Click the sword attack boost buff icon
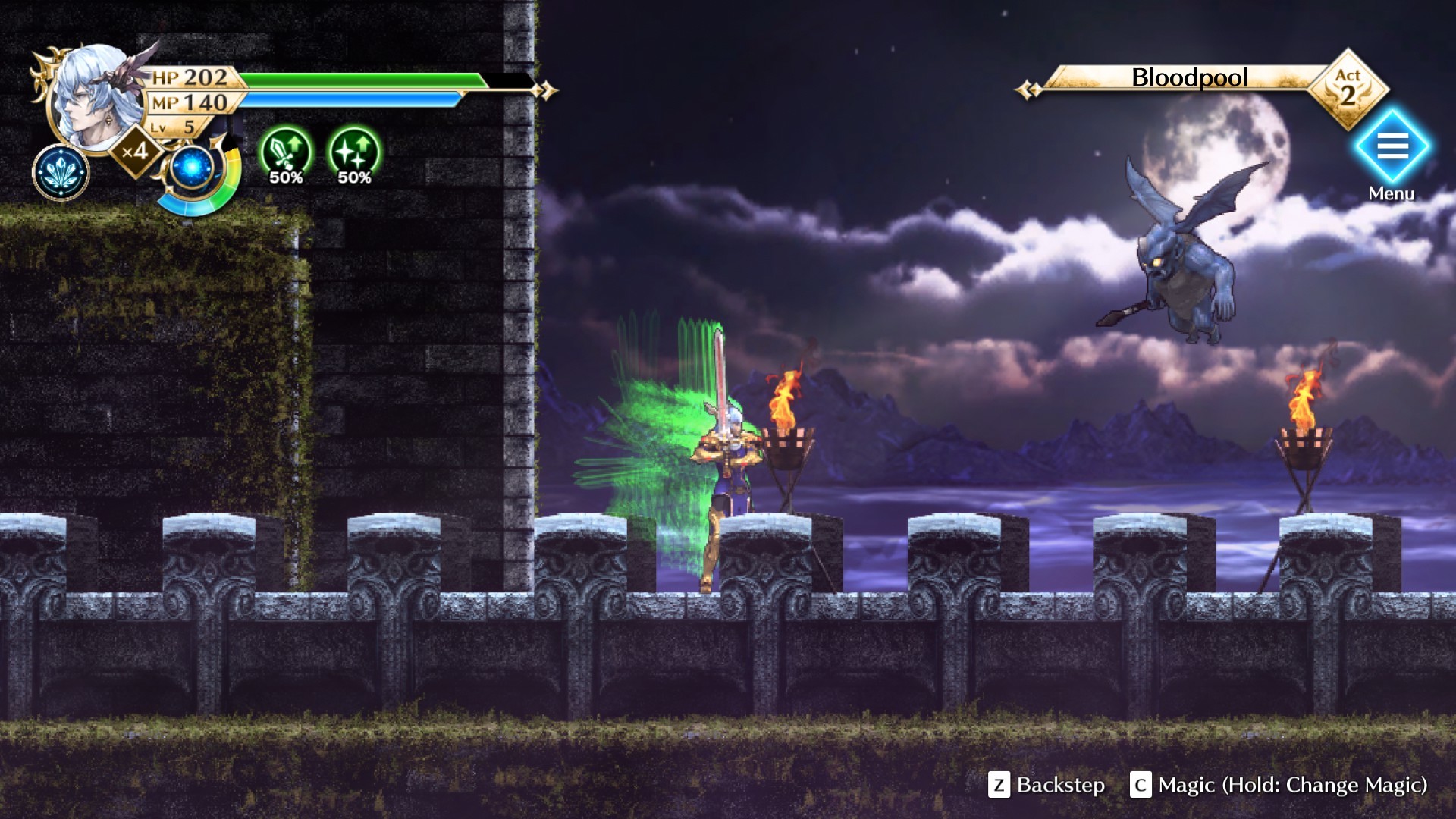Viewport: 1456px width, 819px height. click(286, 152)
